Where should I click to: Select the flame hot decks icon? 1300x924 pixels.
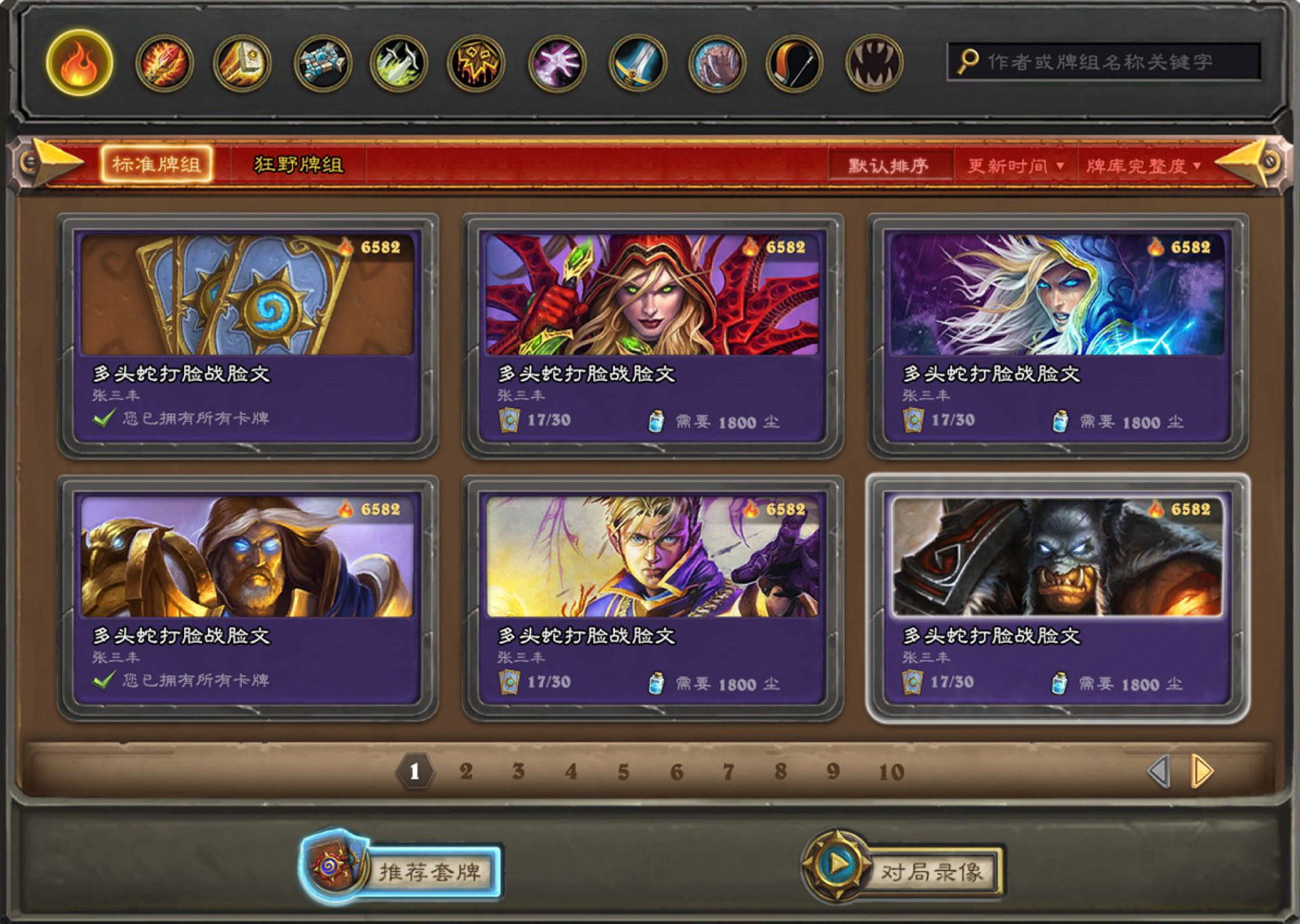(79, 63)
